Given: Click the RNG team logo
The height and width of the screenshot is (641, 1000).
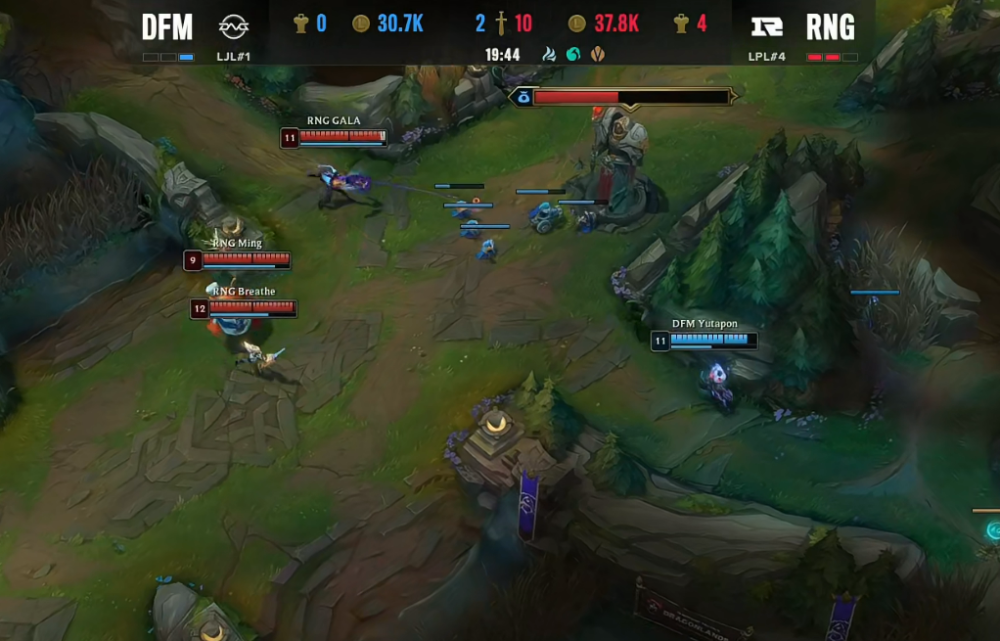Looking at the screenshot, I should 767,26.
